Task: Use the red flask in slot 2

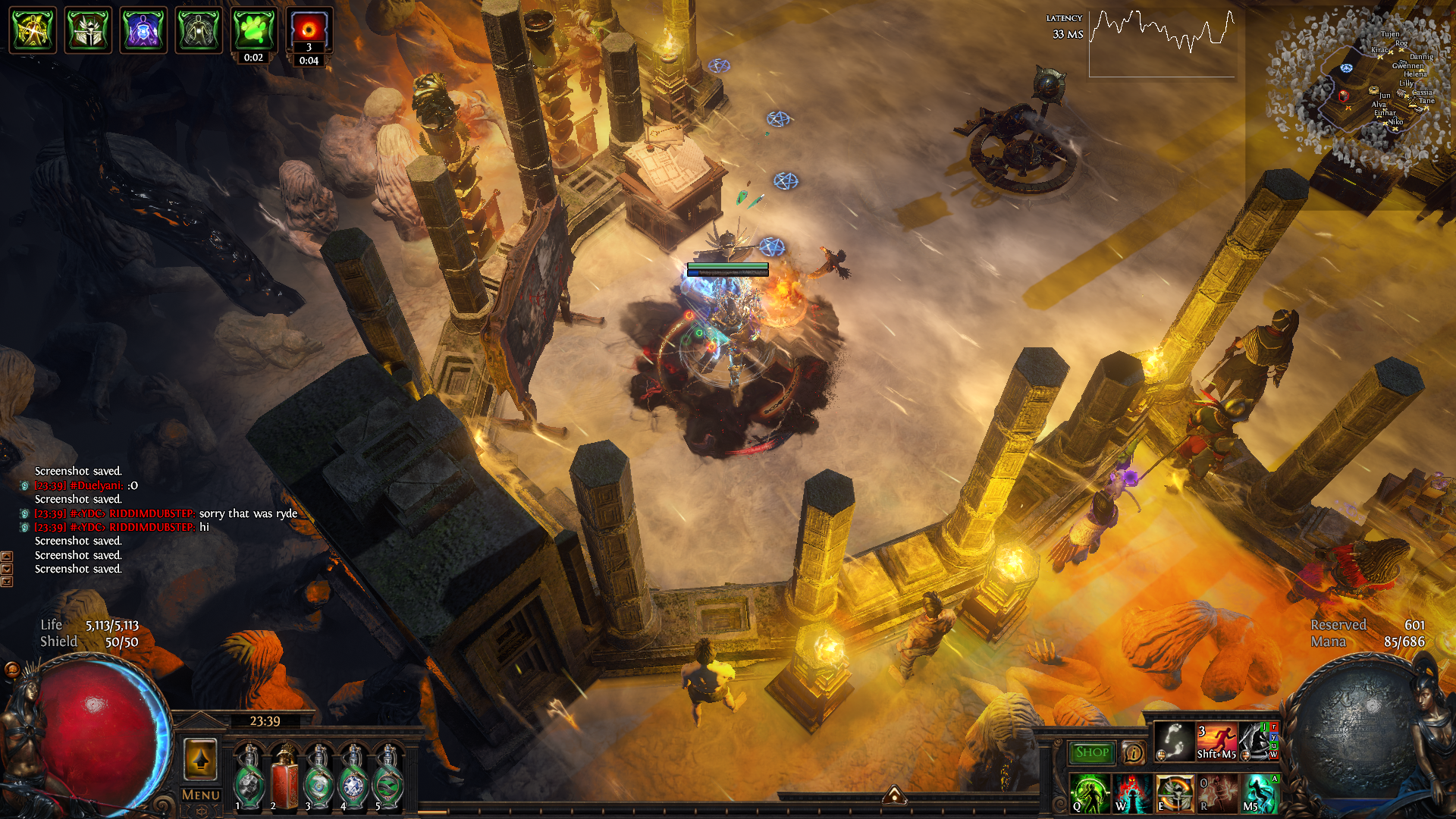Action: click(x=284, y=778)
